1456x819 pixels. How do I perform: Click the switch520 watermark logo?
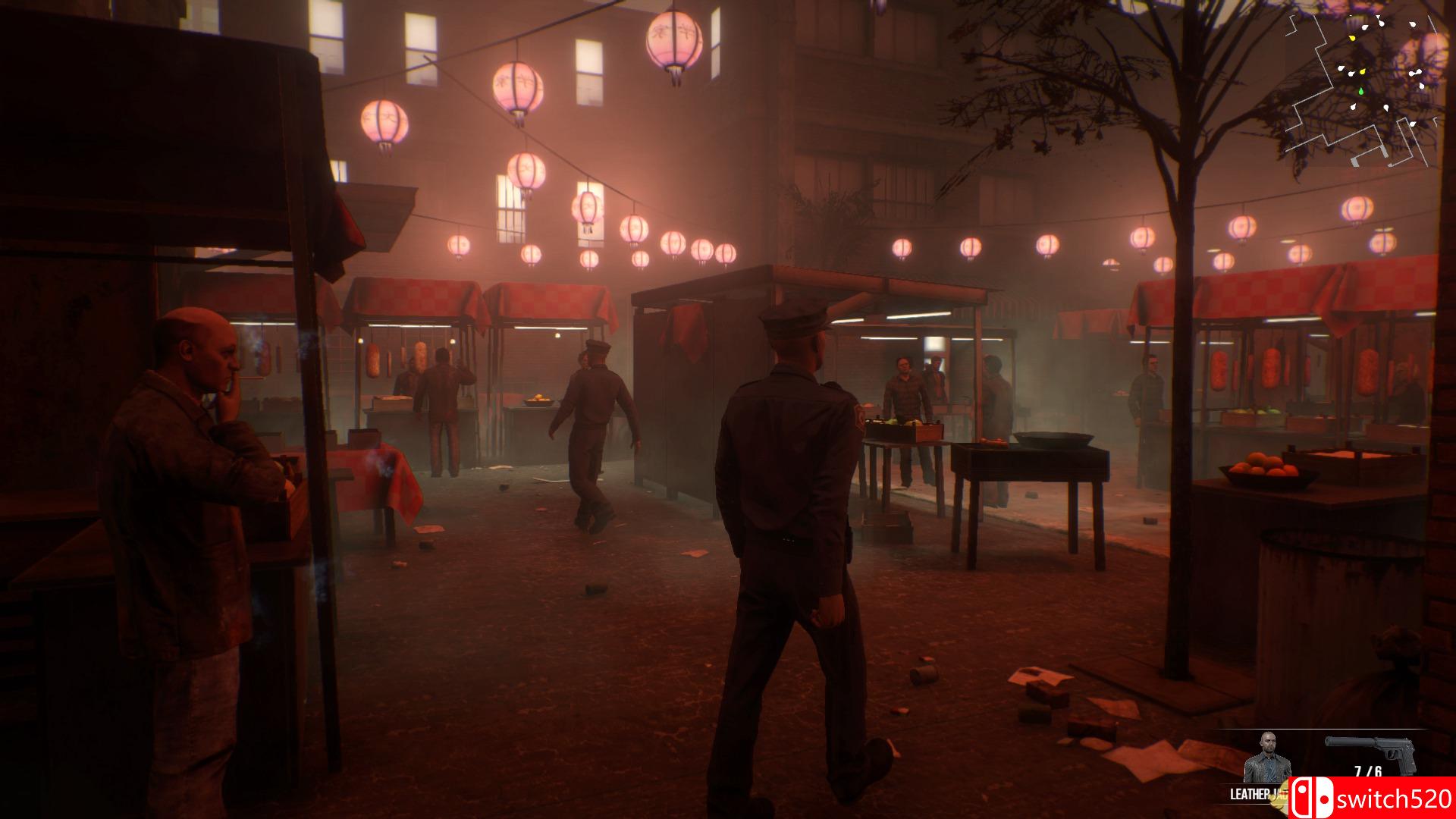1371,798
